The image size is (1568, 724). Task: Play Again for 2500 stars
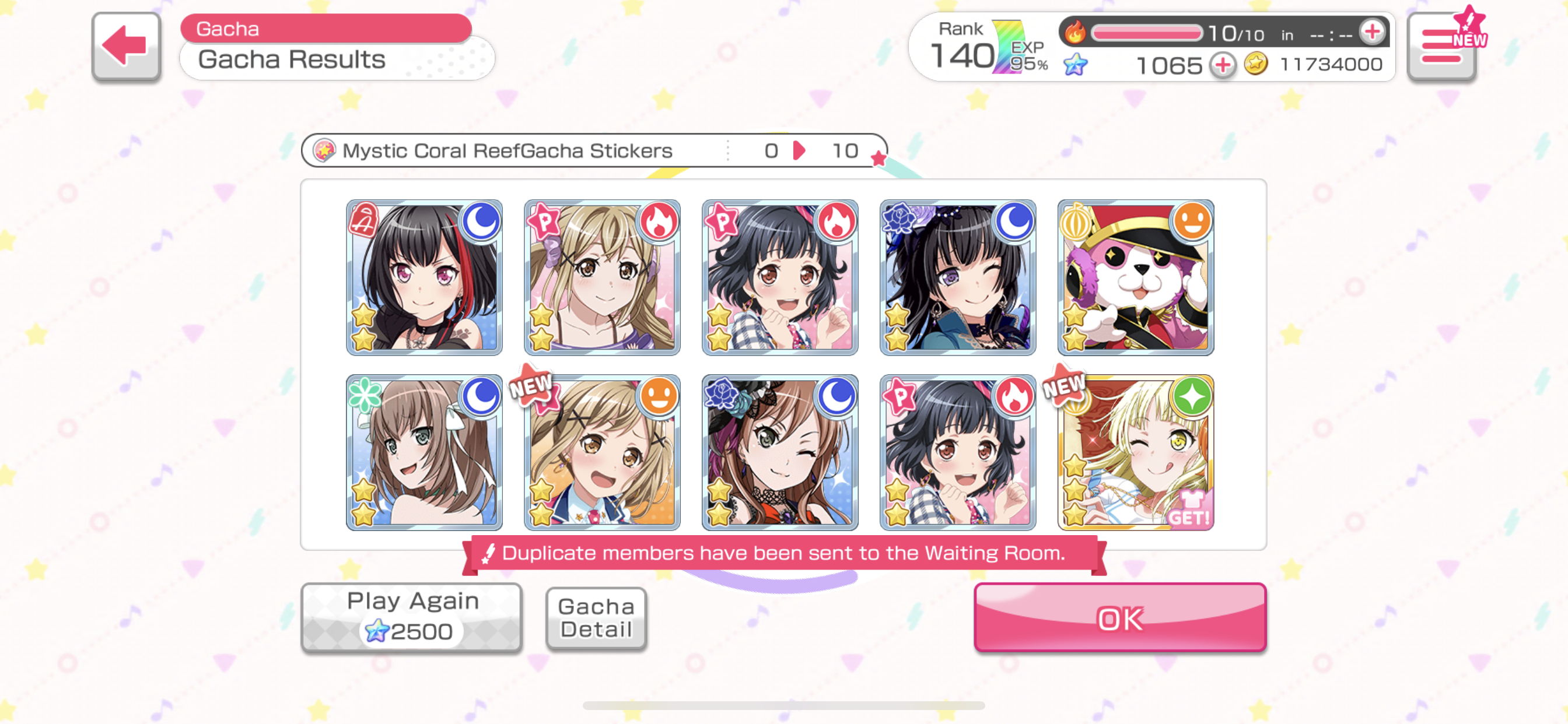pos(411,617)
